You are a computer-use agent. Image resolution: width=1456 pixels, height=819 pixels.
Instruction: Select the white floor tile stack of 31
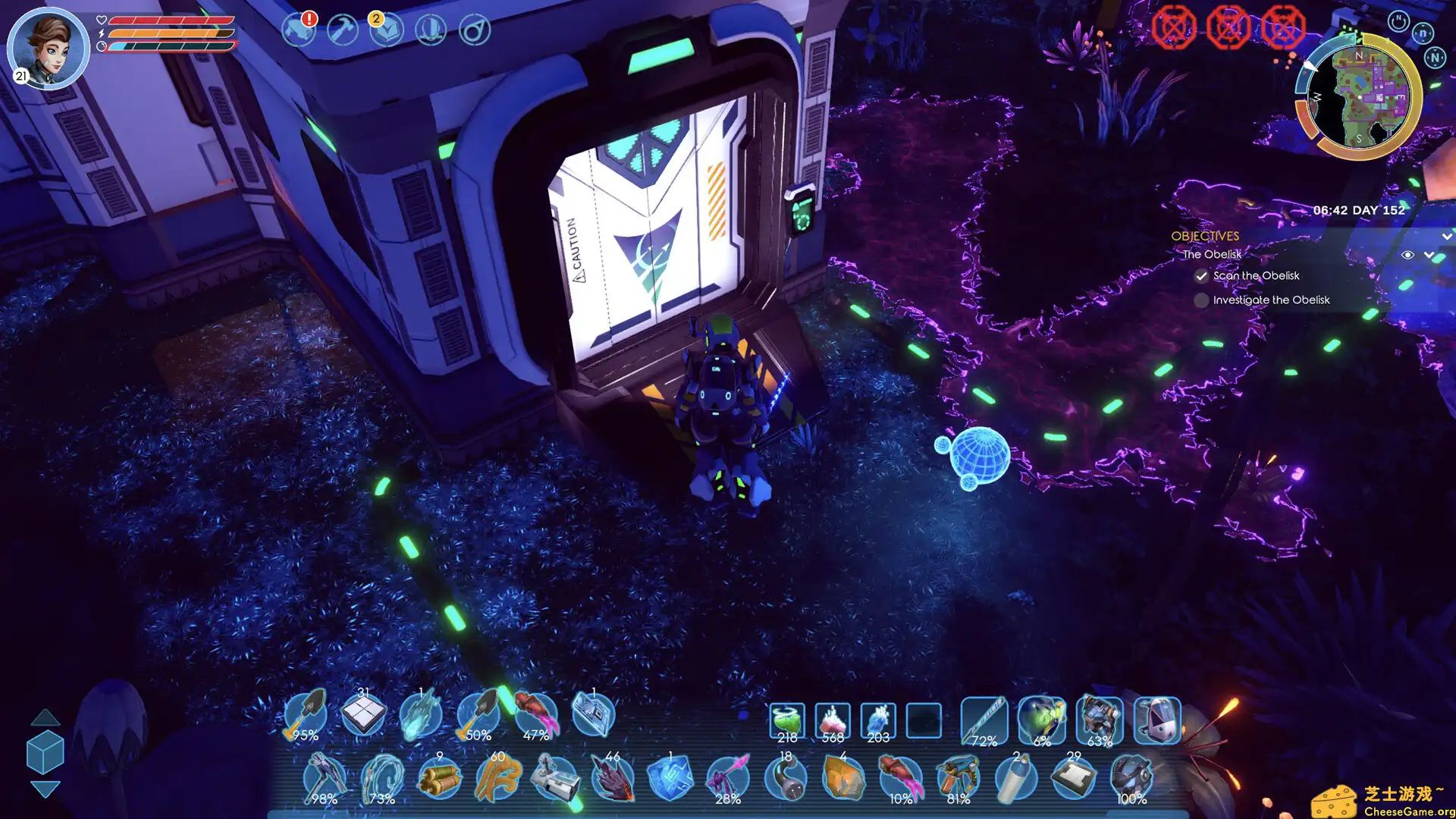[363, 714]
